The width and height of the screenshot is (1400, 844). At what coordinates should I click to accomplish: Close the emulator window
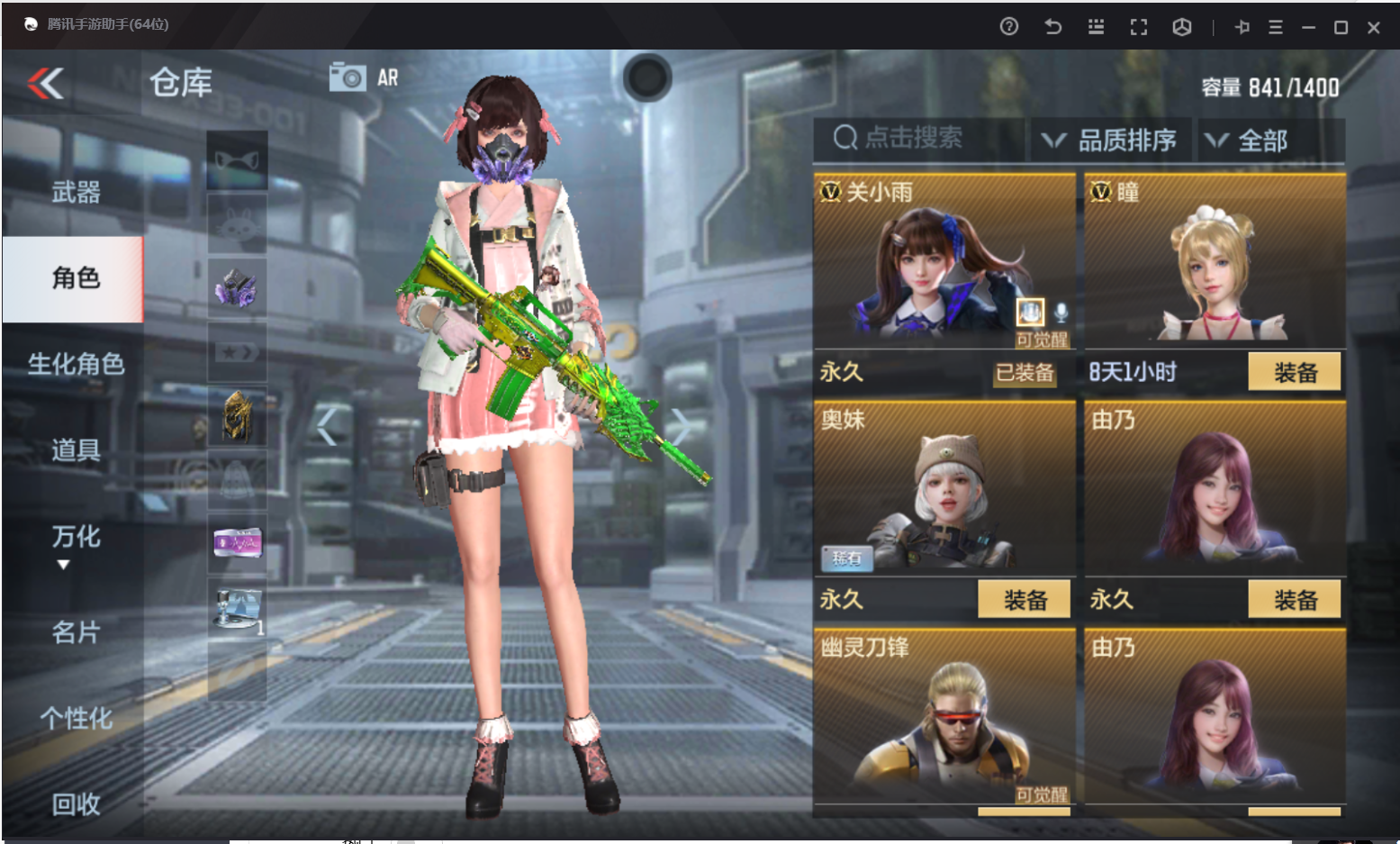click(x=1373, y=28)
